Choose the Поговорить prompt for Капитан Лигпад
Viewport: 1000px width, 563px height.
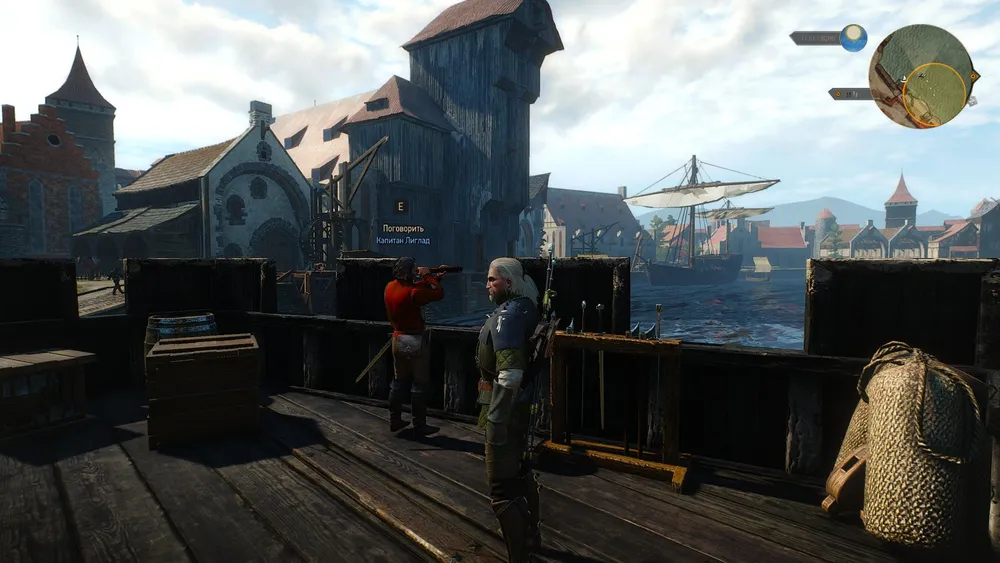(403, 228)
